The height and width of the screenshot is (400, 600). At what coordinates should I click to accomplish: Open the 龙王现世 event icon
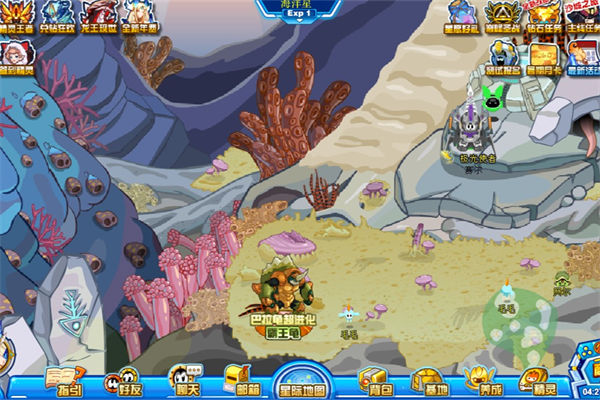98,15
